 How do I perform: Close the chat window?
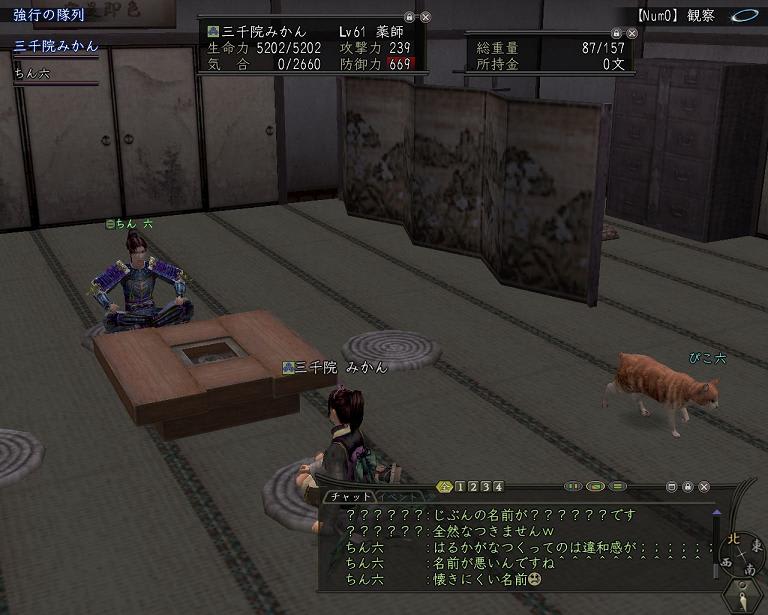click(705, 487)
